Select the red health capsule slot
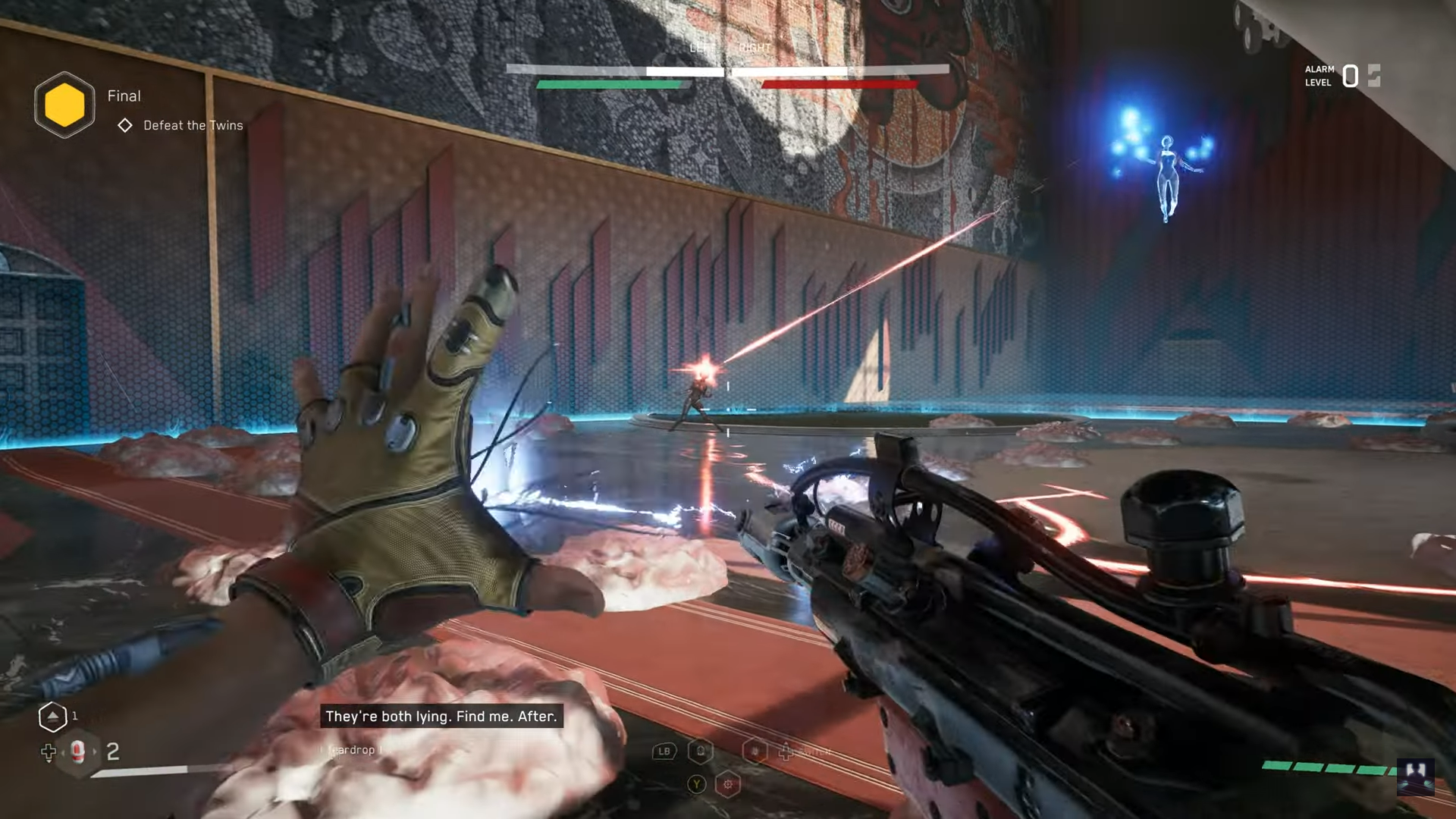The image size is (1456, 819). point(77,752)
